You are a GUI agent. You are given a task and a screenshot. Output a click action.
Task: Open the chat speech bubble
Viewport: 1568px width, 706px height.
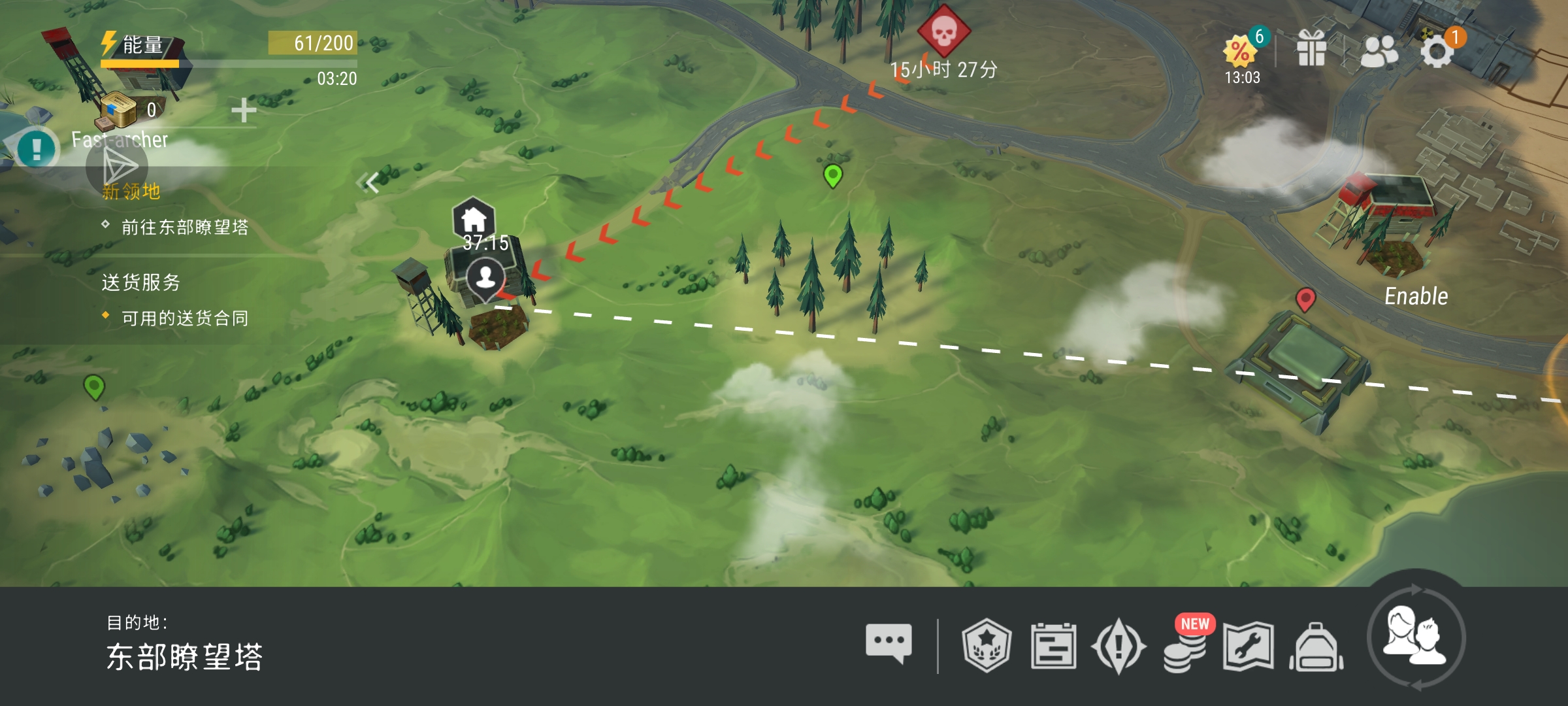[x=889, y=644]
